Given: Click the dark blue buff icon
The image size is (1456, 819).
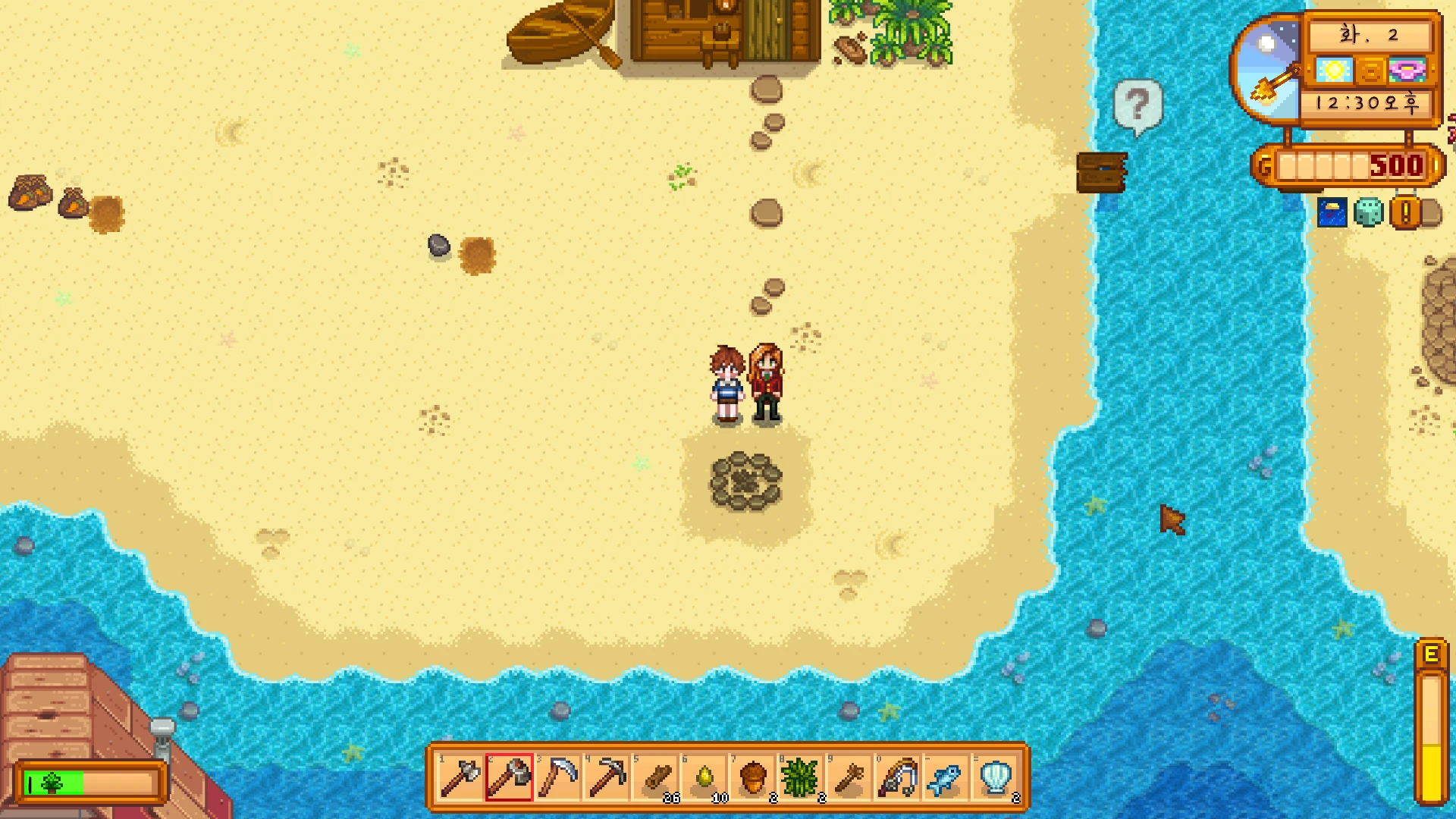Looking at the screenshot, I should [x=1332, y=213].
